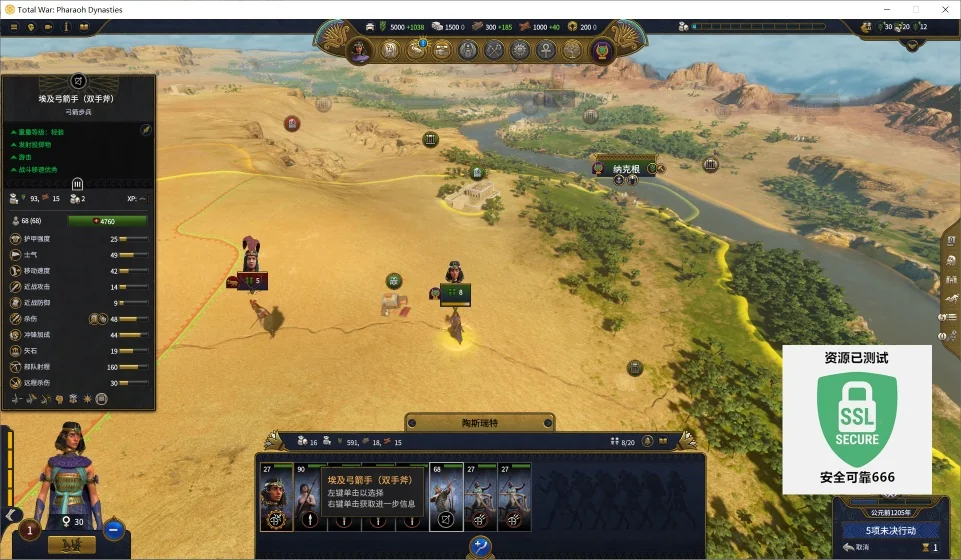Open the ibis bird icon with notification
Image resolution: width=961 pixels, height=560 pixels.
pos(416,50)
